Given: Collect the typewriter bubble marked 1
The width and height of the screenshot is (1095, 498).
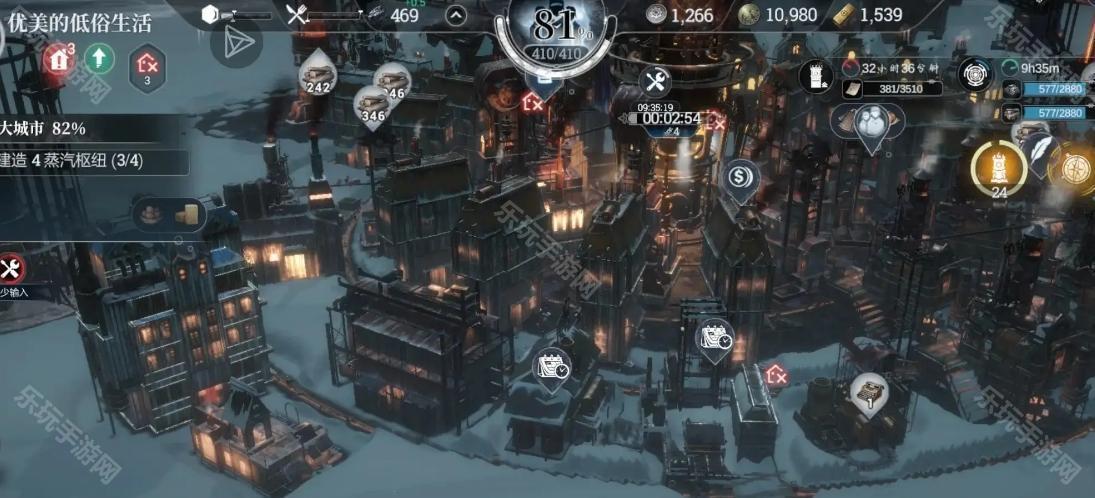Looking at the screenshot, I should pos(869,392).
